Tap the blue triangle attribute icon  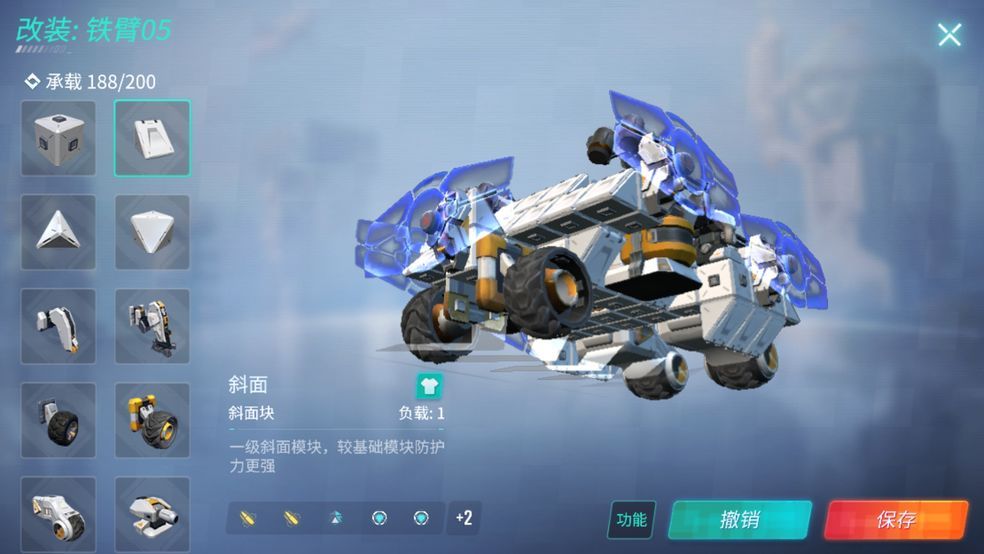[335, 518]
